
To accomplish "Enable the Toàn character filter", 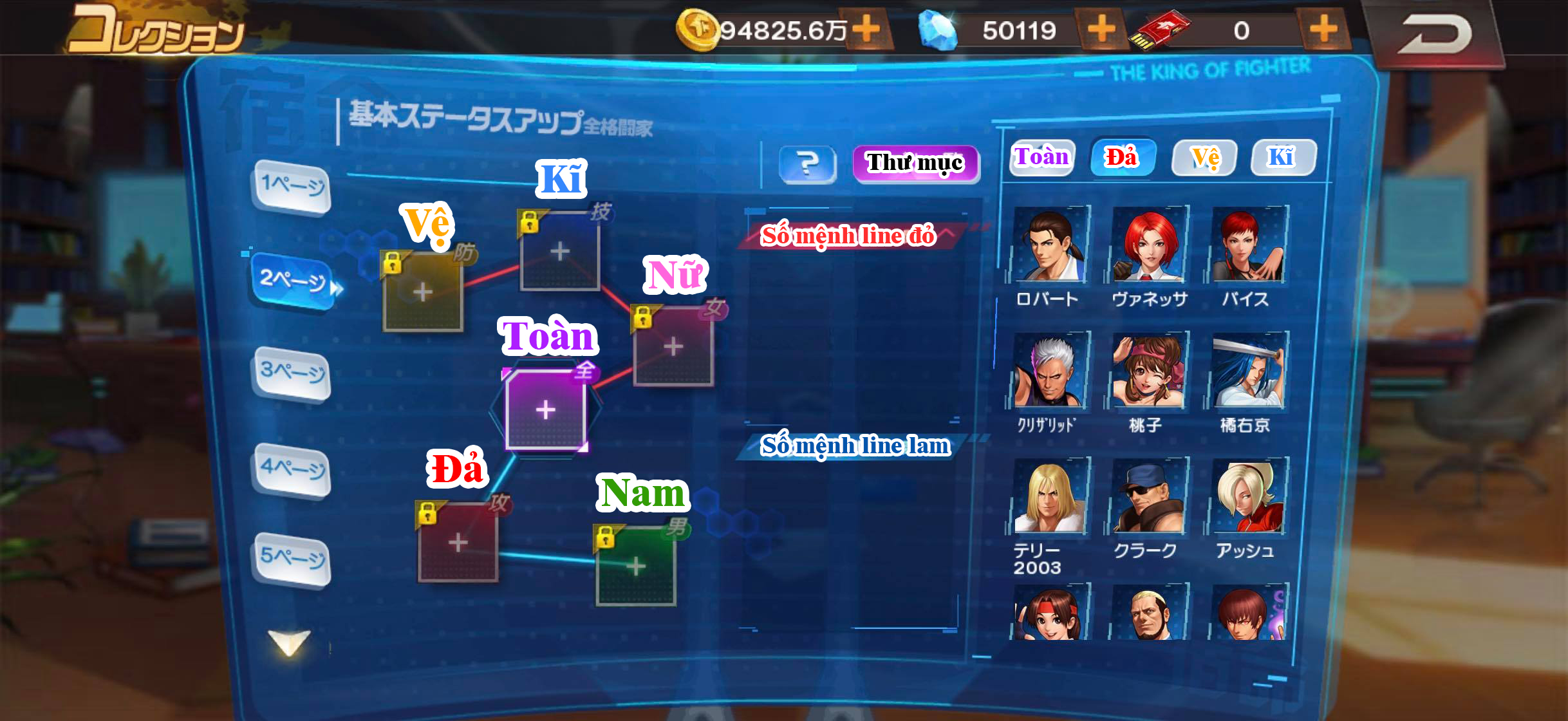I will (x=1041, y=156).
